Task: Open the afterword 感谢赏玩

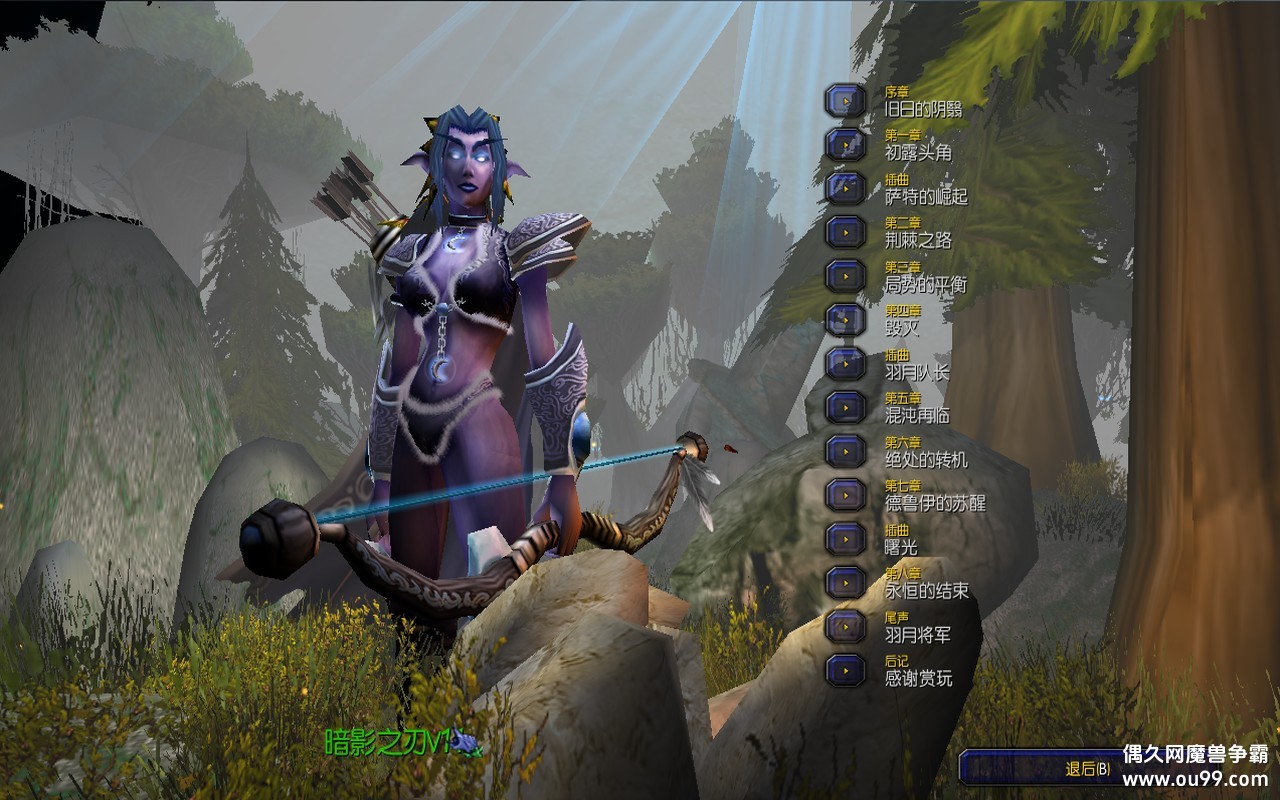Action: click(845, 670)
